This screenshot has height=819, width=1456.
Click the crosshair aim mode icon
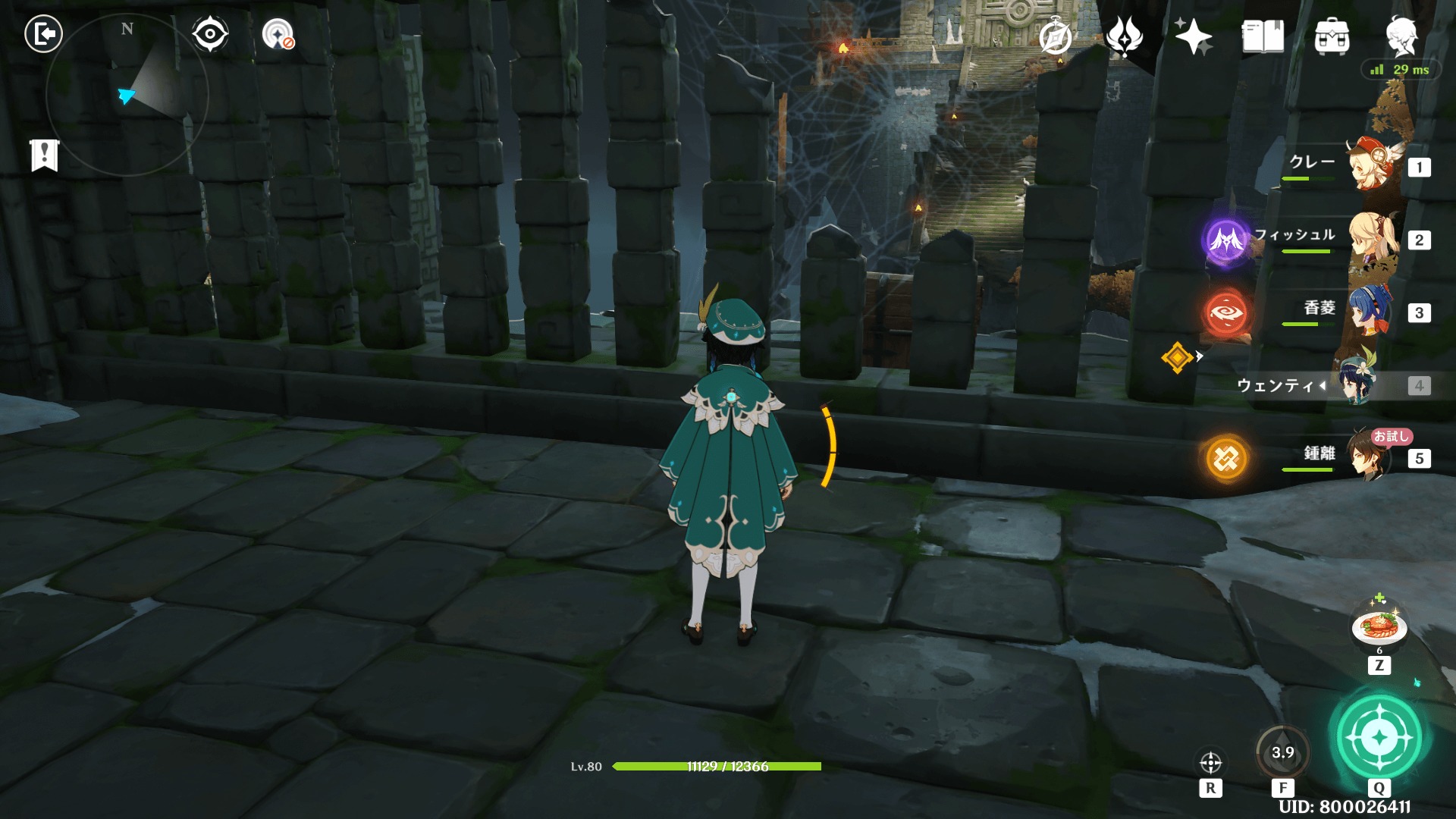point(1210,762)
